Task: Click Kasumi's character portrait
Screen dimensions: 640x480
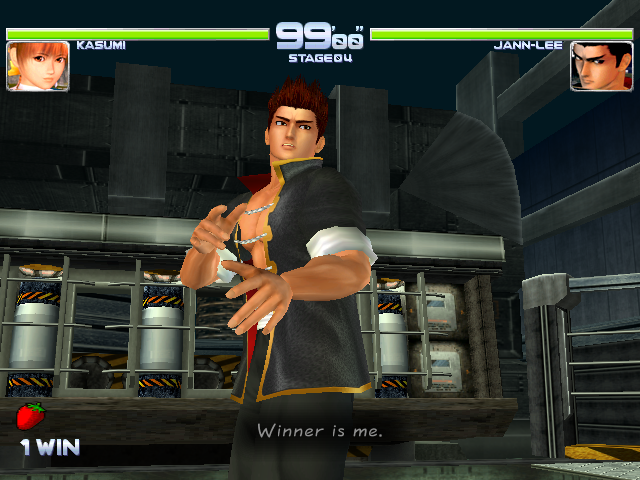Action: [x=38, y=66]
